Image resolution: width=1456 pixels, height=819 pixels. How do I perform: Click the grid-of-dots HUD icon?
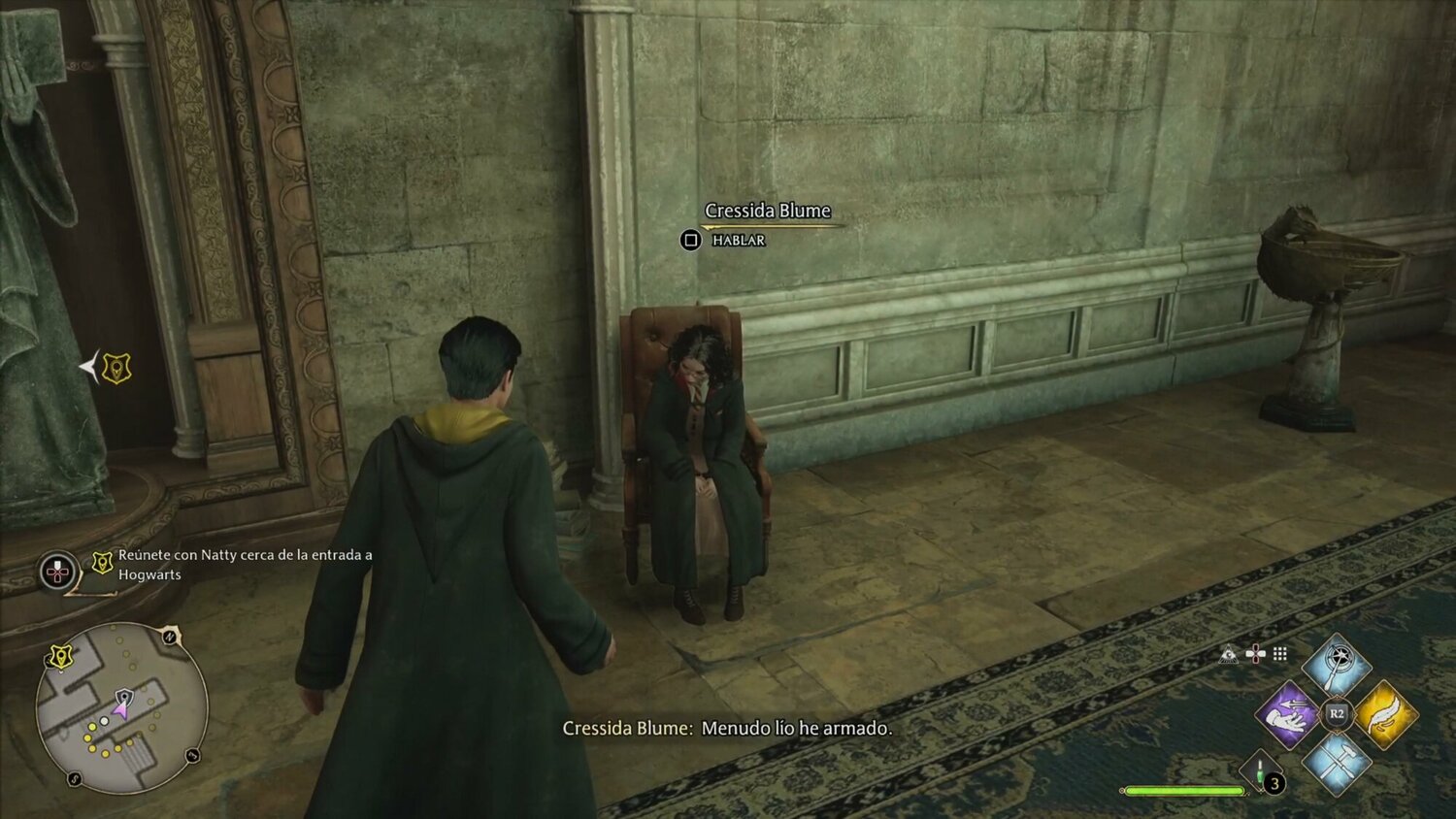(1280, 654)
